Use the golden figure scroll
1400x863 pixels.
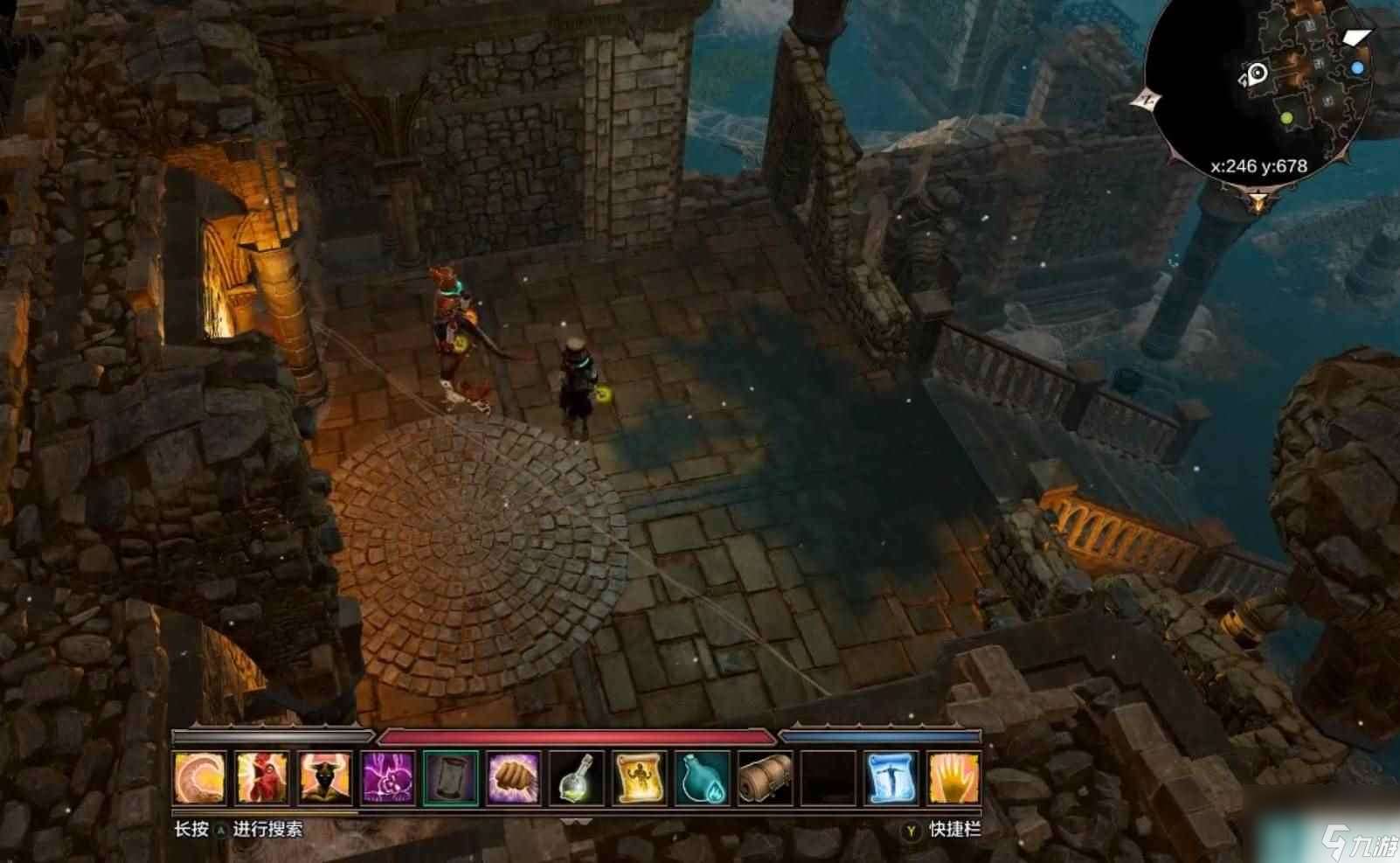pos(640,777)
